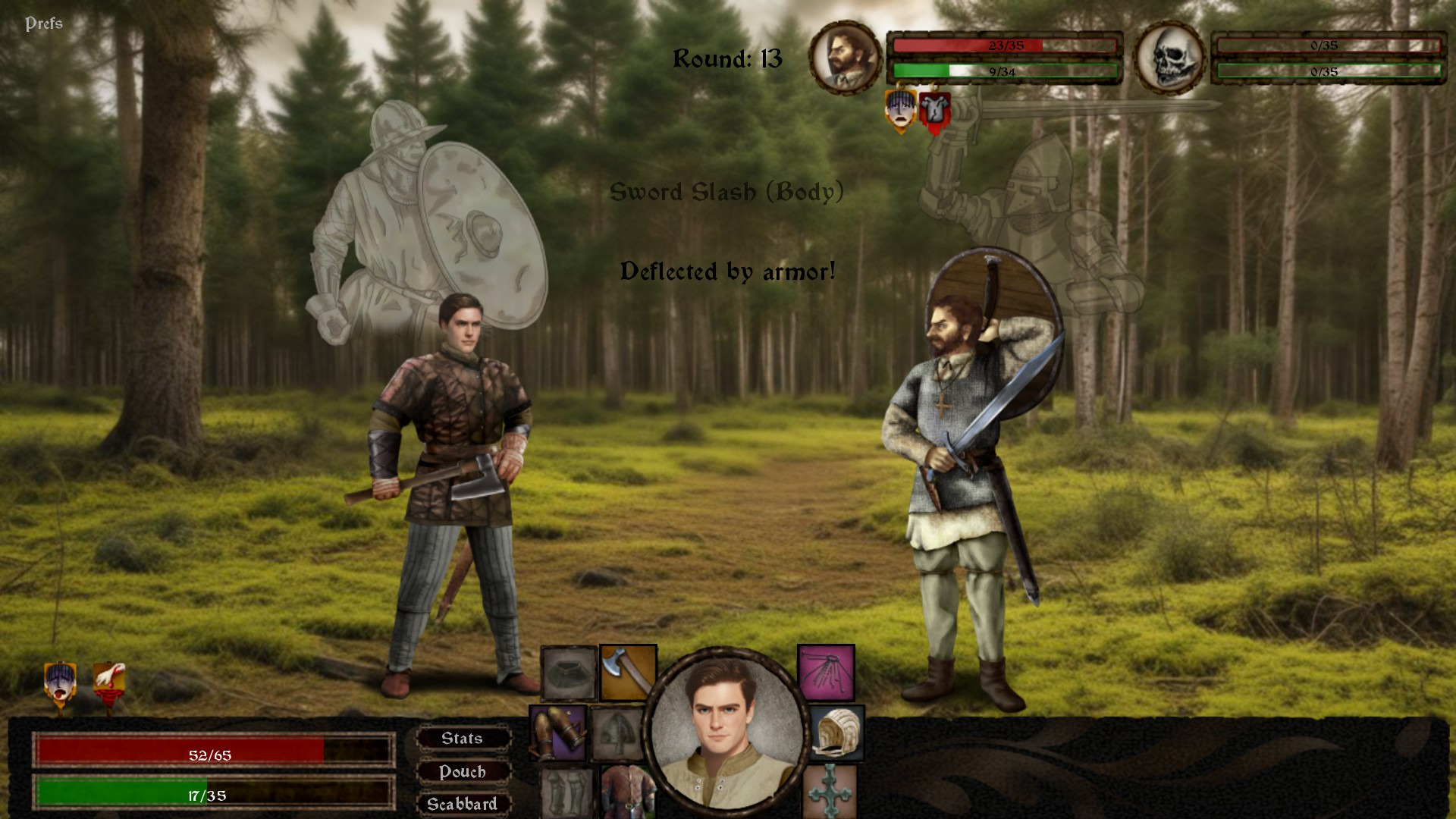Select the padded coif cap slot

[836, 733]
